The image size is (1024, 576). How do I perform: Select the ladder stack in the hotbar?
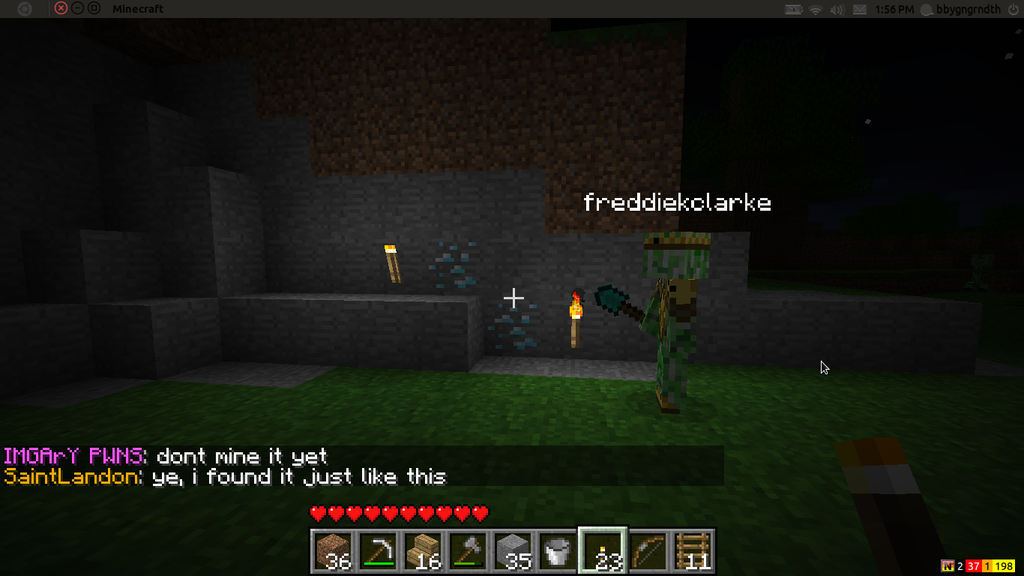692,551
